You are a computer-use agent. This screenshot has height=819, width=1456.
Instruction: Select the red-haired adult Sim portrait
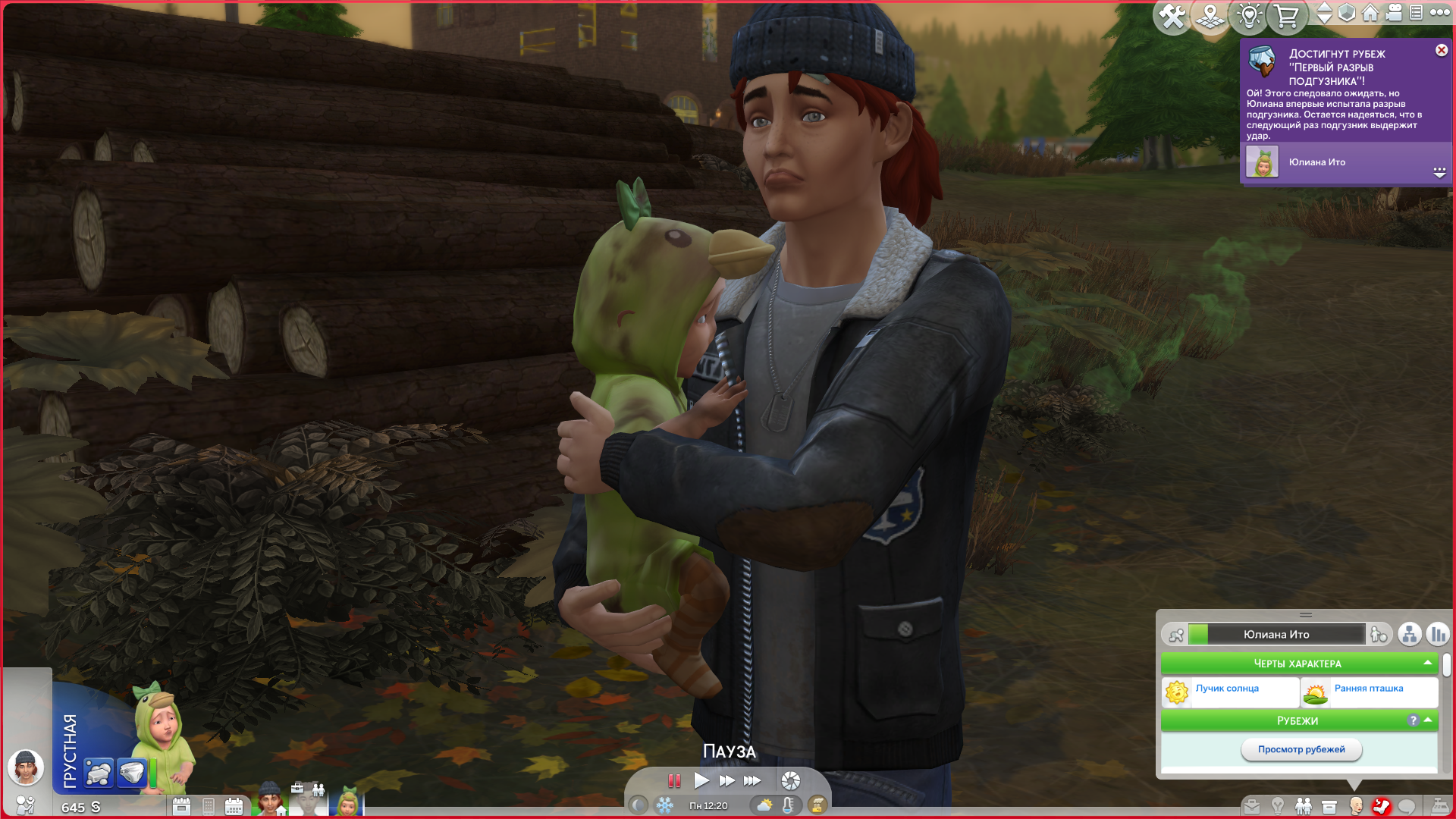point(269,799)
